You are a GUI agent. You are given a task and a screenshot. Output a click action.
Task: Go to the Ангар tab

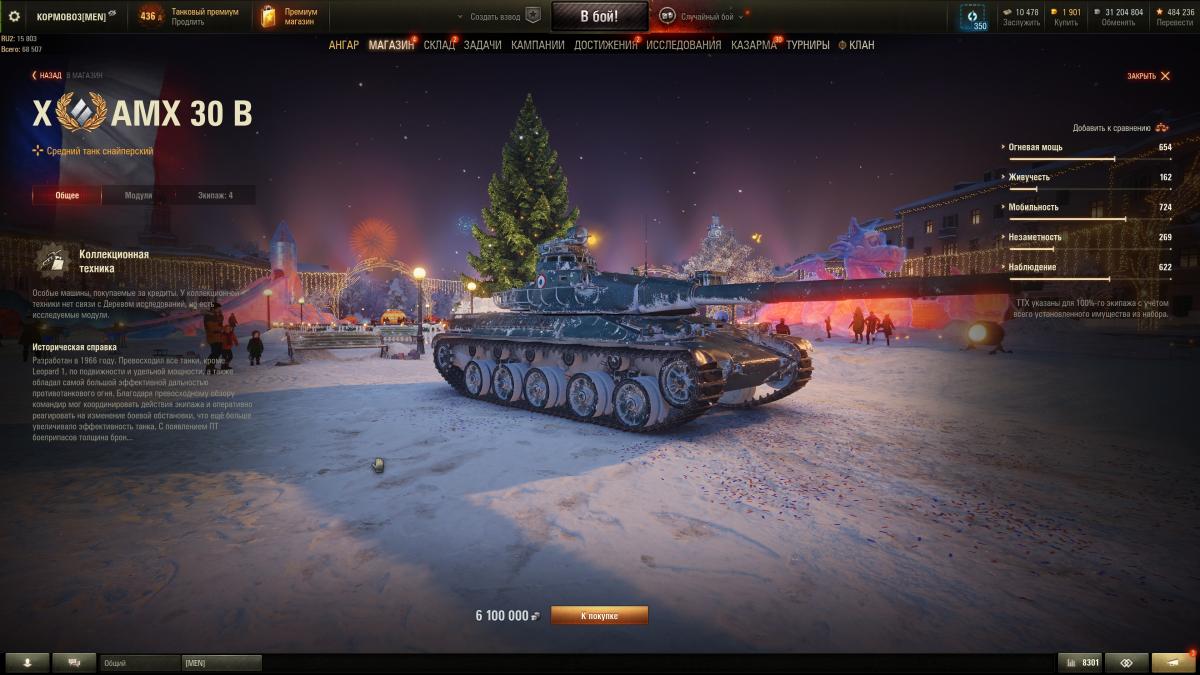click(x=343, y=45)
